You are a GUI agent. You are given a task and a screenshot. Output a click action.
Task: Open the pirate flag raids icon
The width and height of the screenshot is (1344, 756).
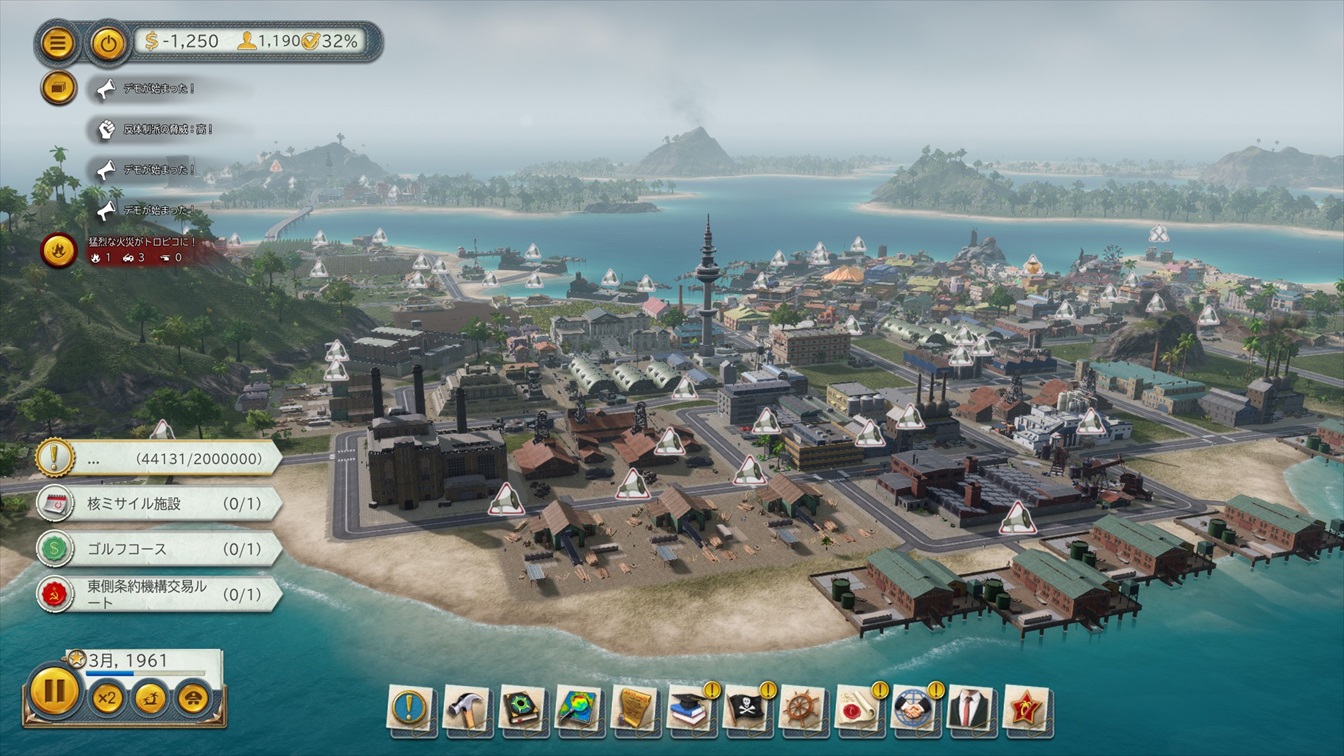pyautogui.click(x=746, y=708)
